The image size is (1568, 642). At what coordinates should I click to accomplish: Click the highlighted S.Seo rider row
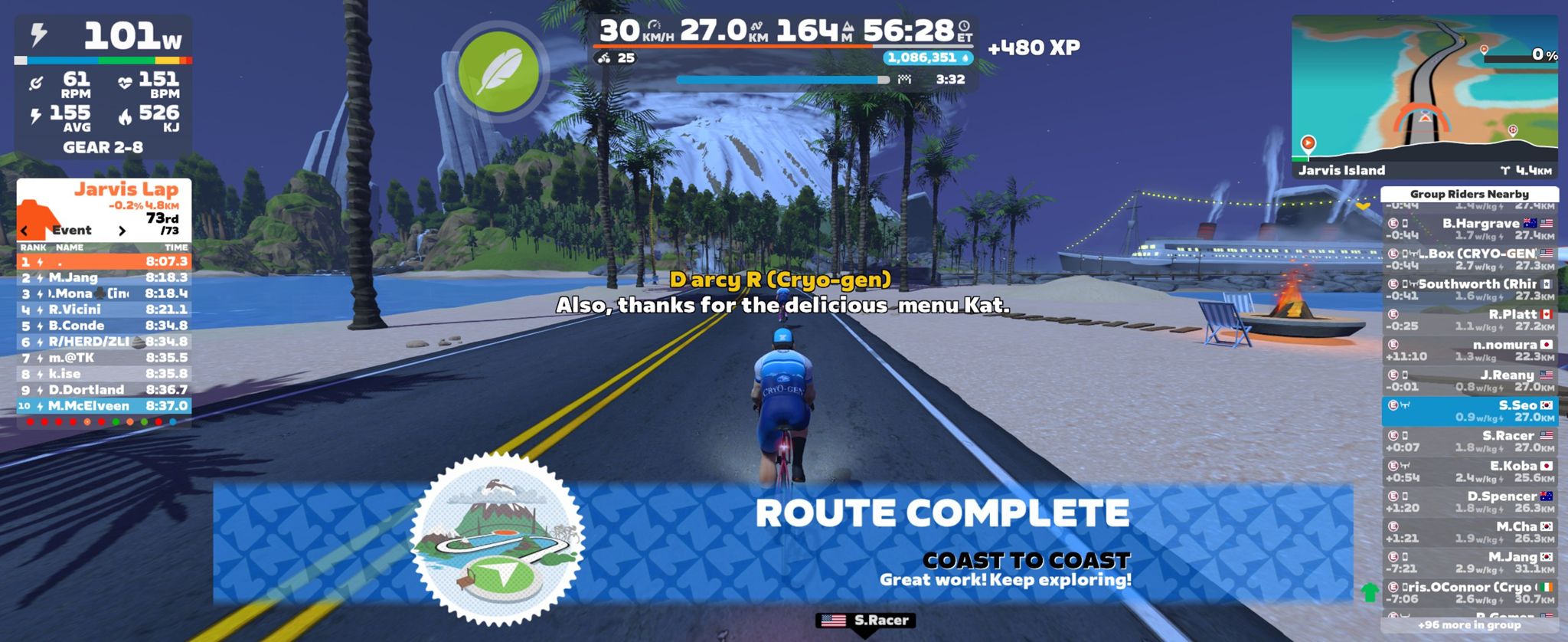1469,411
